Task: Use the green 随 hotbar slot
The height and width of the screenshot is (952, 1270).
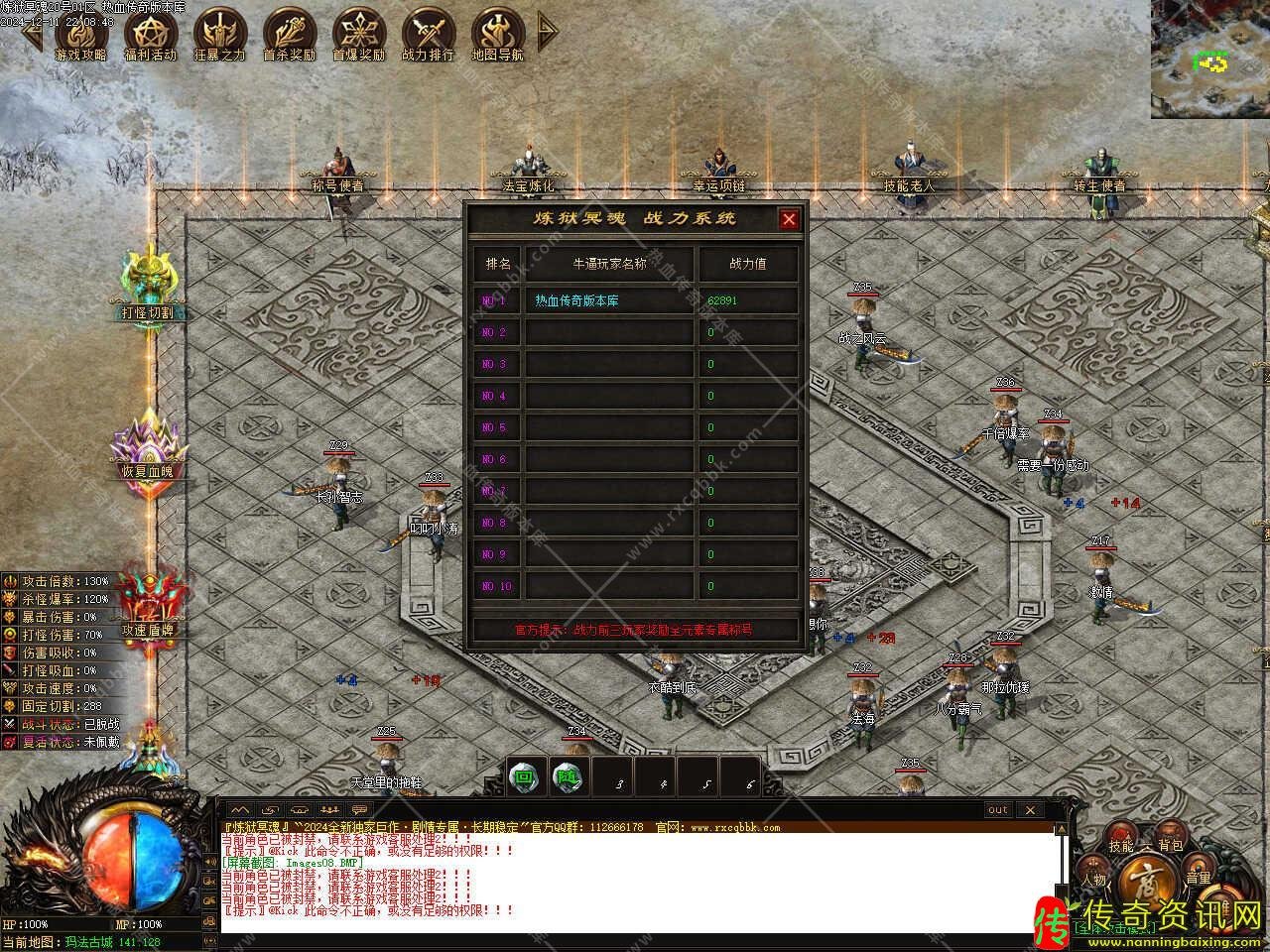Action: tap(566, 777)
